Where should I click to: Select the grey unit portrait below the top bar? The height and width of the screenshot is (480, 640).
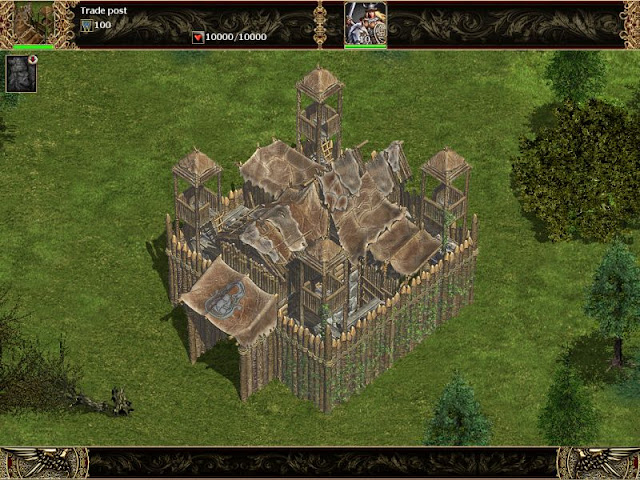pos(21,74)
